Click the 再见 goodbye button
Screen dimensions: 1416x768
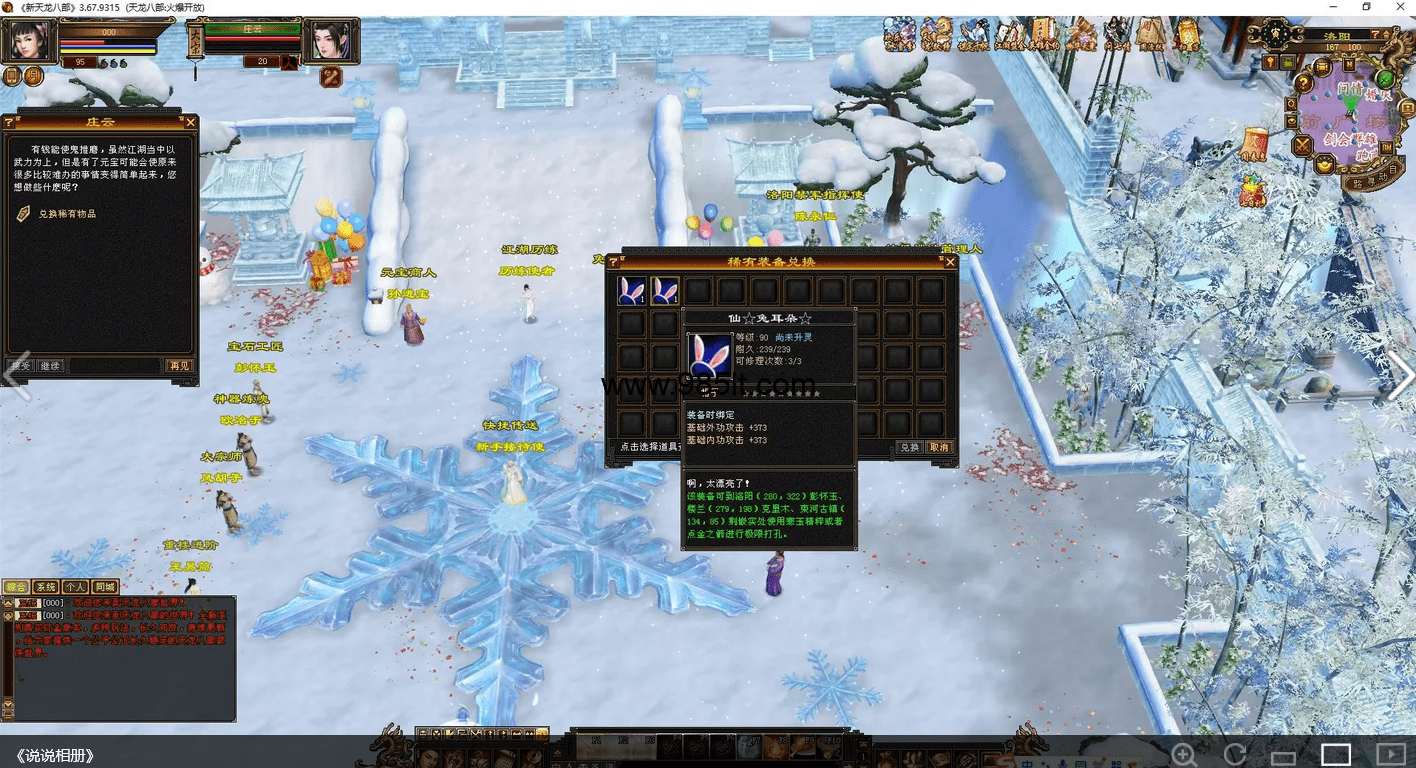(x=179, y=366)
